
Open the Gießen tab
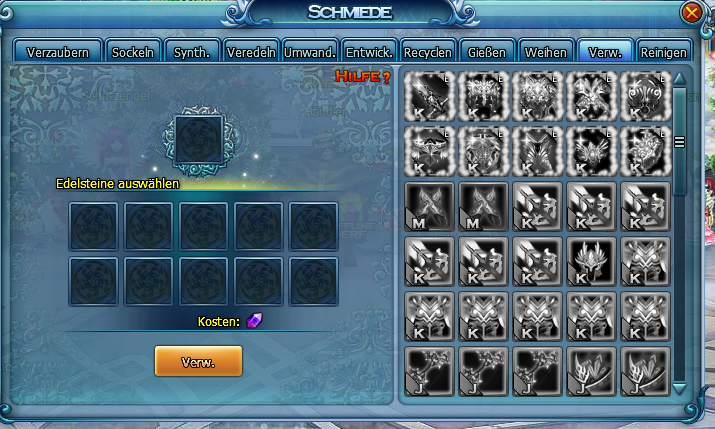pos(489,52)
